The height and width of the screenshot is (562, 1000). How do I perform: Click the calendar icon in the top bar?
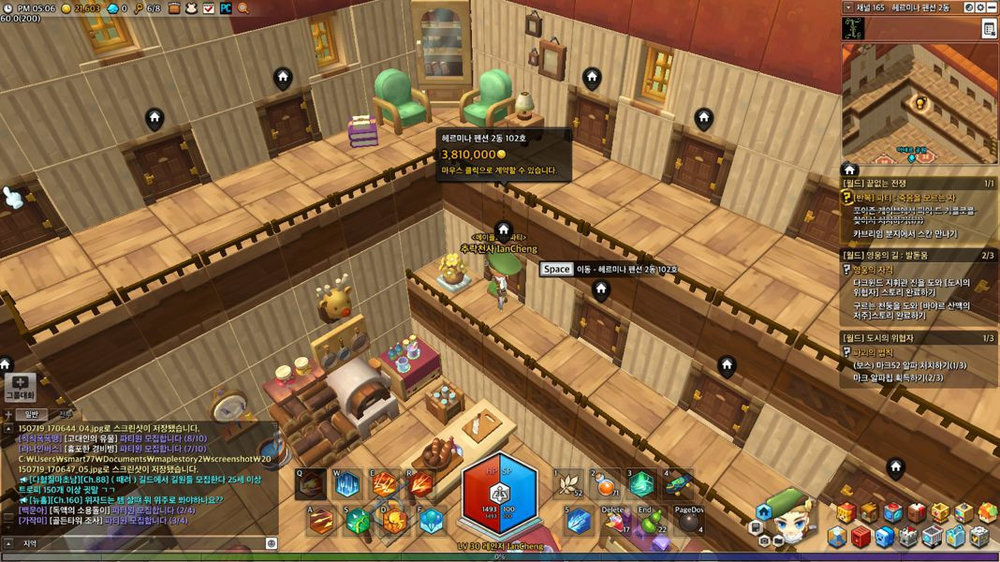tap(207, 8)
